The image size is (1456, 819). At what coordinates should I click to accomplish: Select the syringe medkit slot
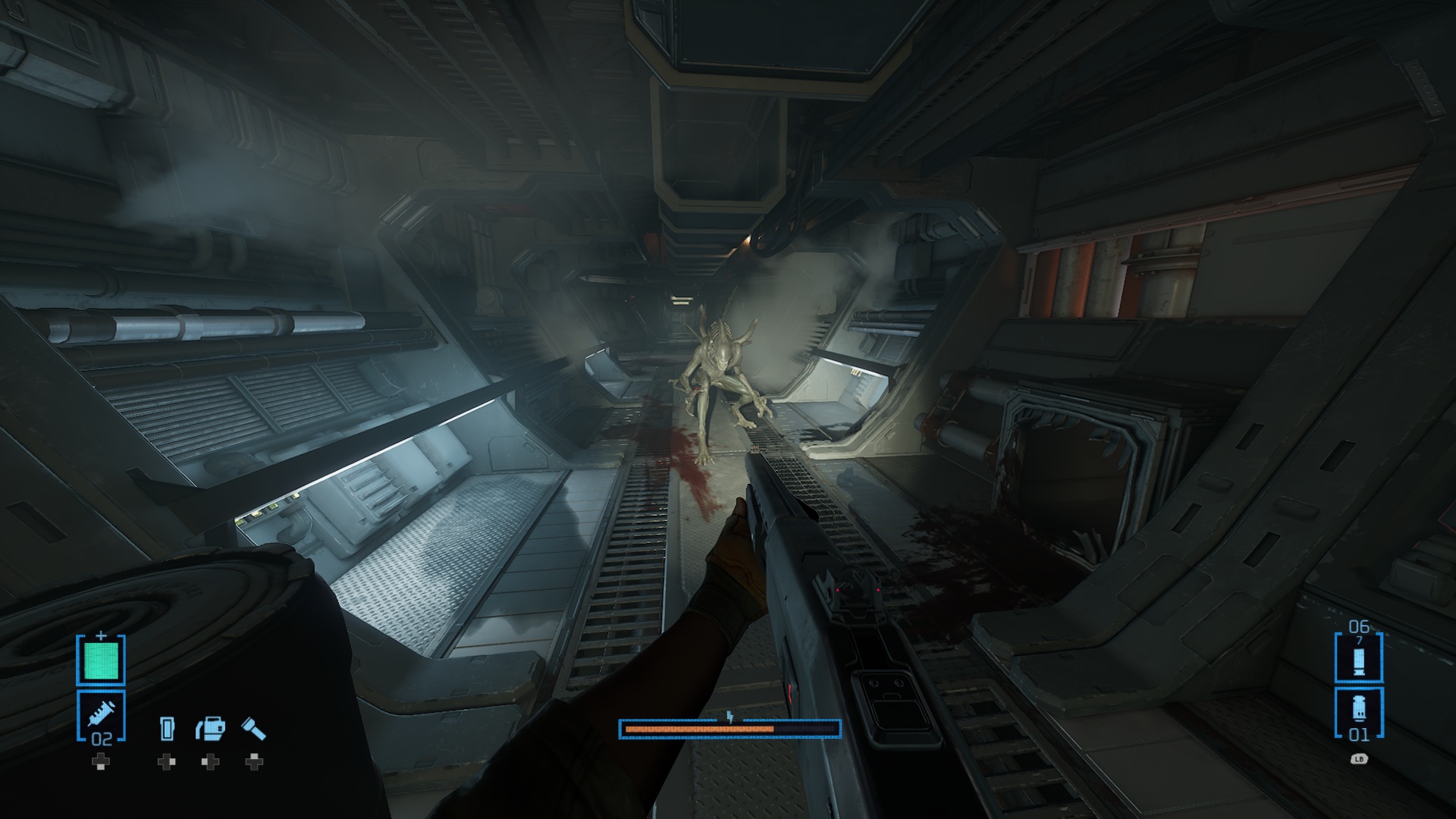pyautogui.click(x=101, y=715)
